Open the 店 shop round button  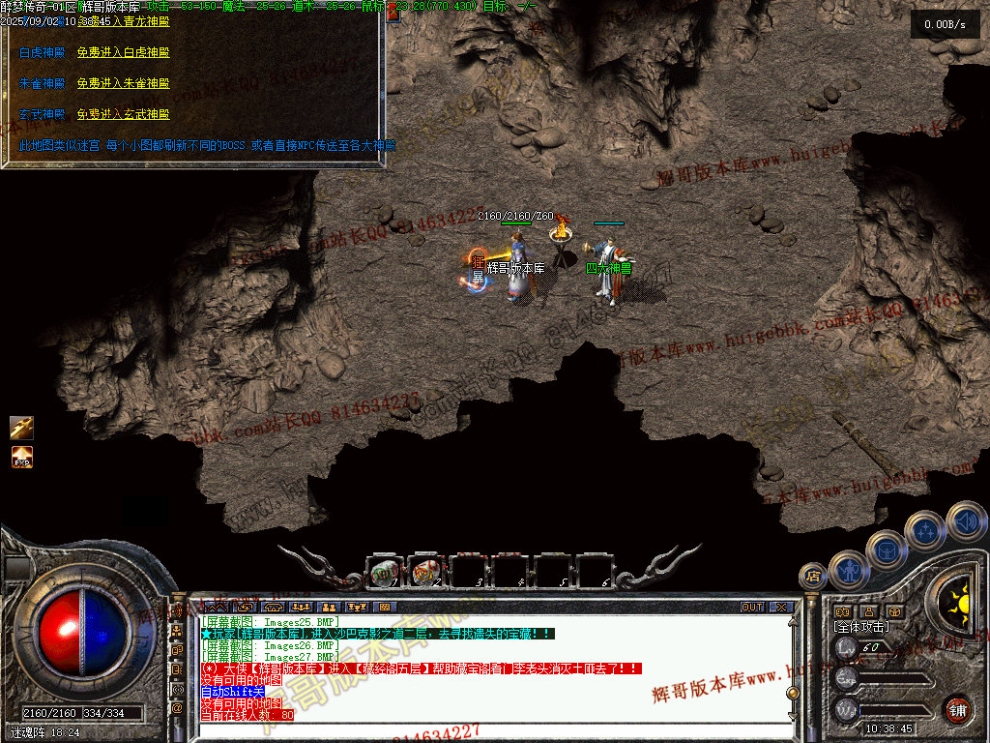coord(812,577)
